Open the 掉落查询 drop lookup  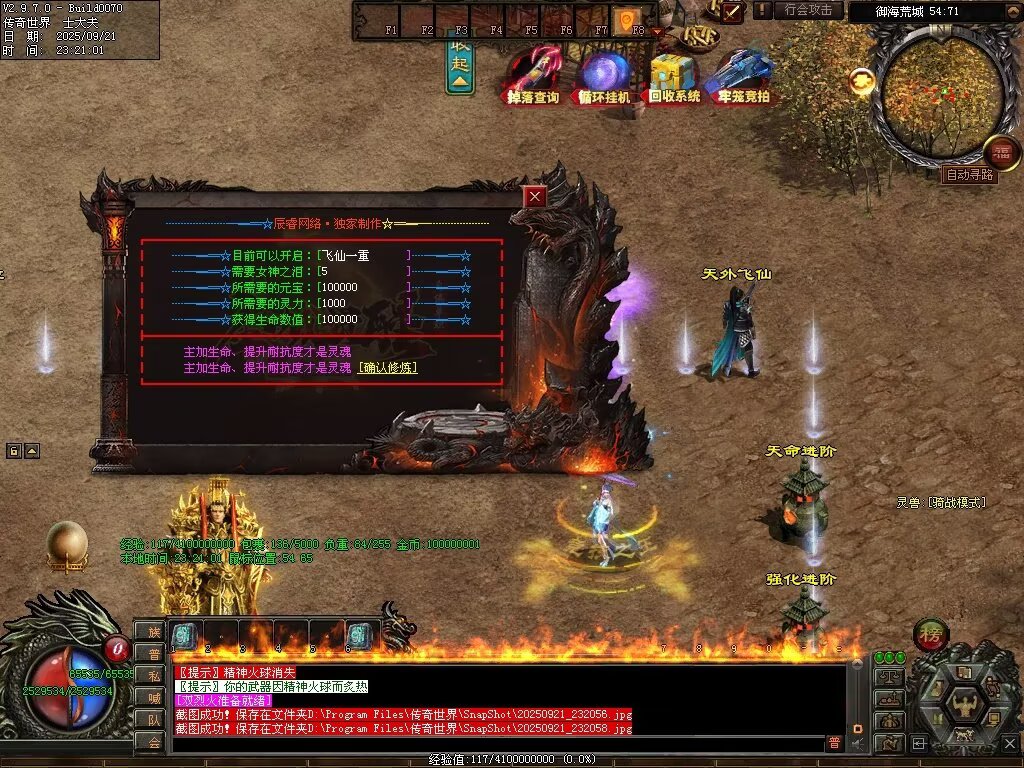533,78
